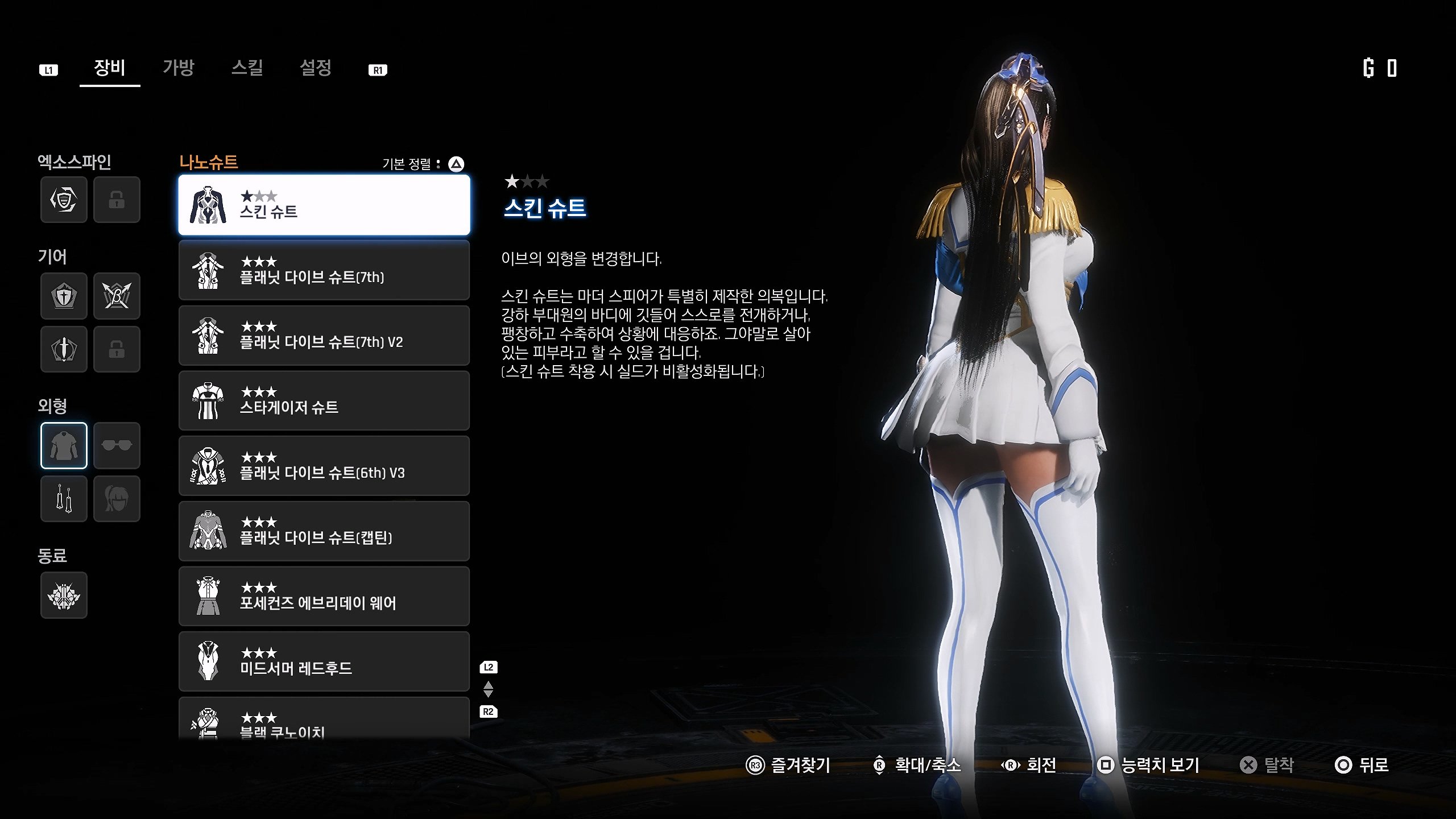
Task: Select 플래닛 다이브 슈트(6th) V3 outfit
Action: point(324,466)
